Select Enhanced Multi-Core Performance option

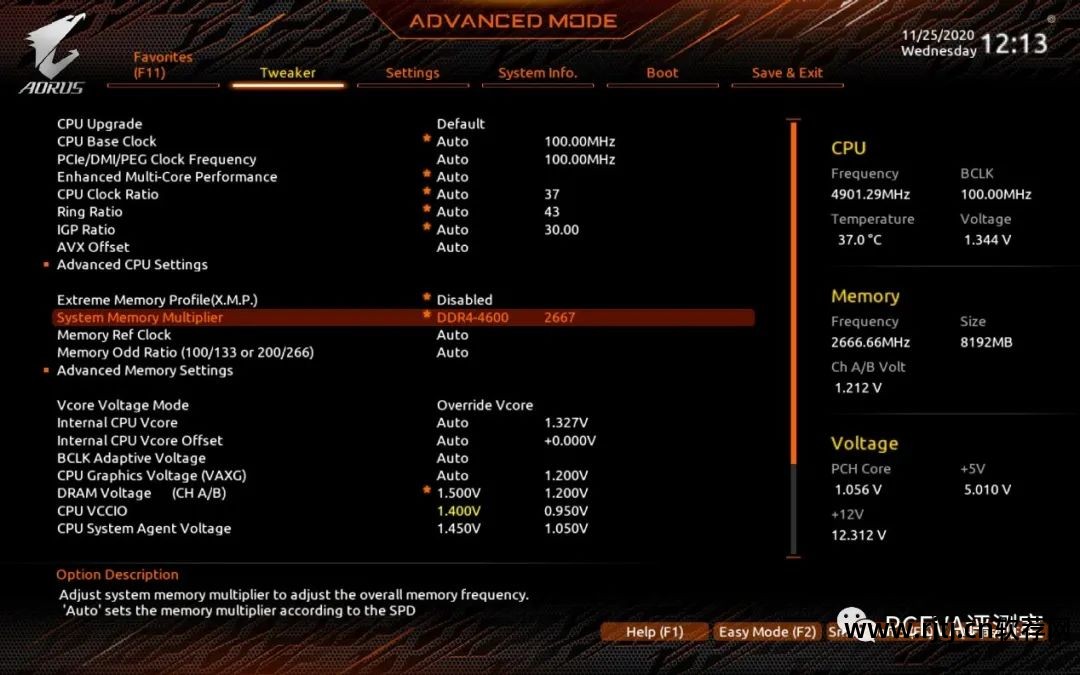[167, 177]
